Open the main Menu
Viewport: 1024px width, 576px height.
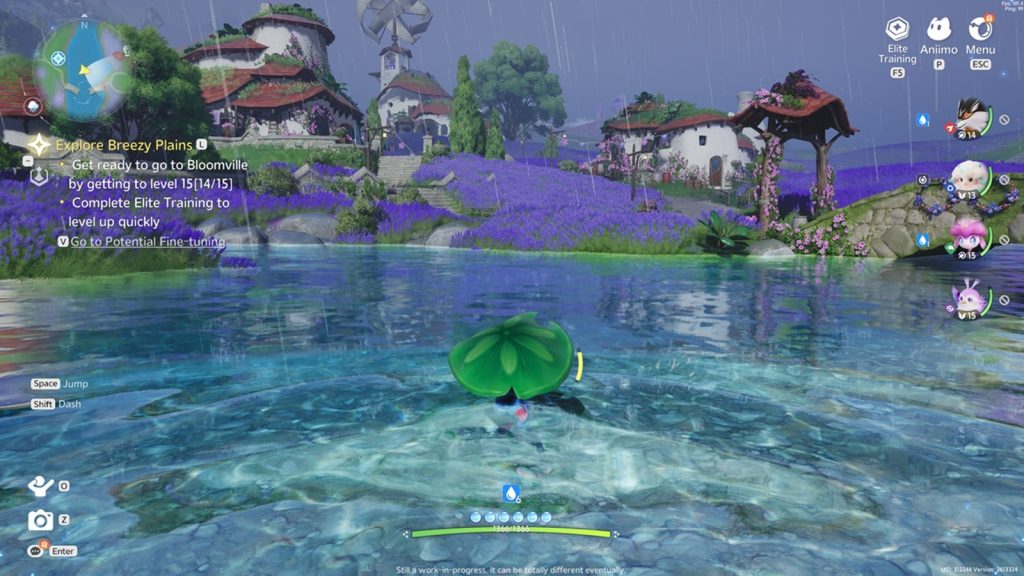click(980, 30)
